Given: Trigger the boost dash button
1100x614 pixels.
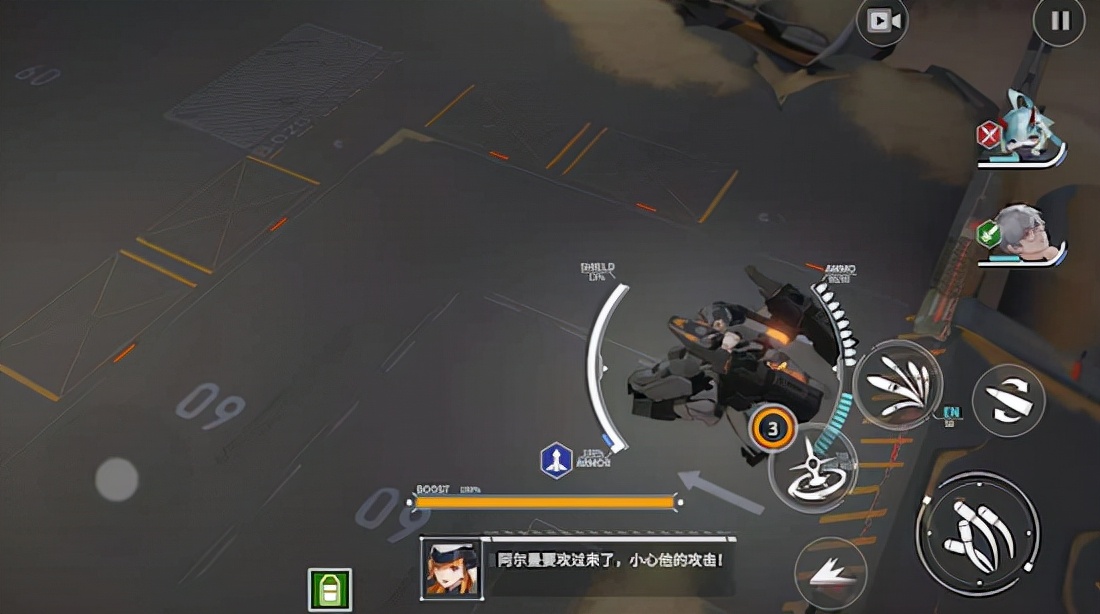Looking at the screenshot, I should (x=829, y=573).
